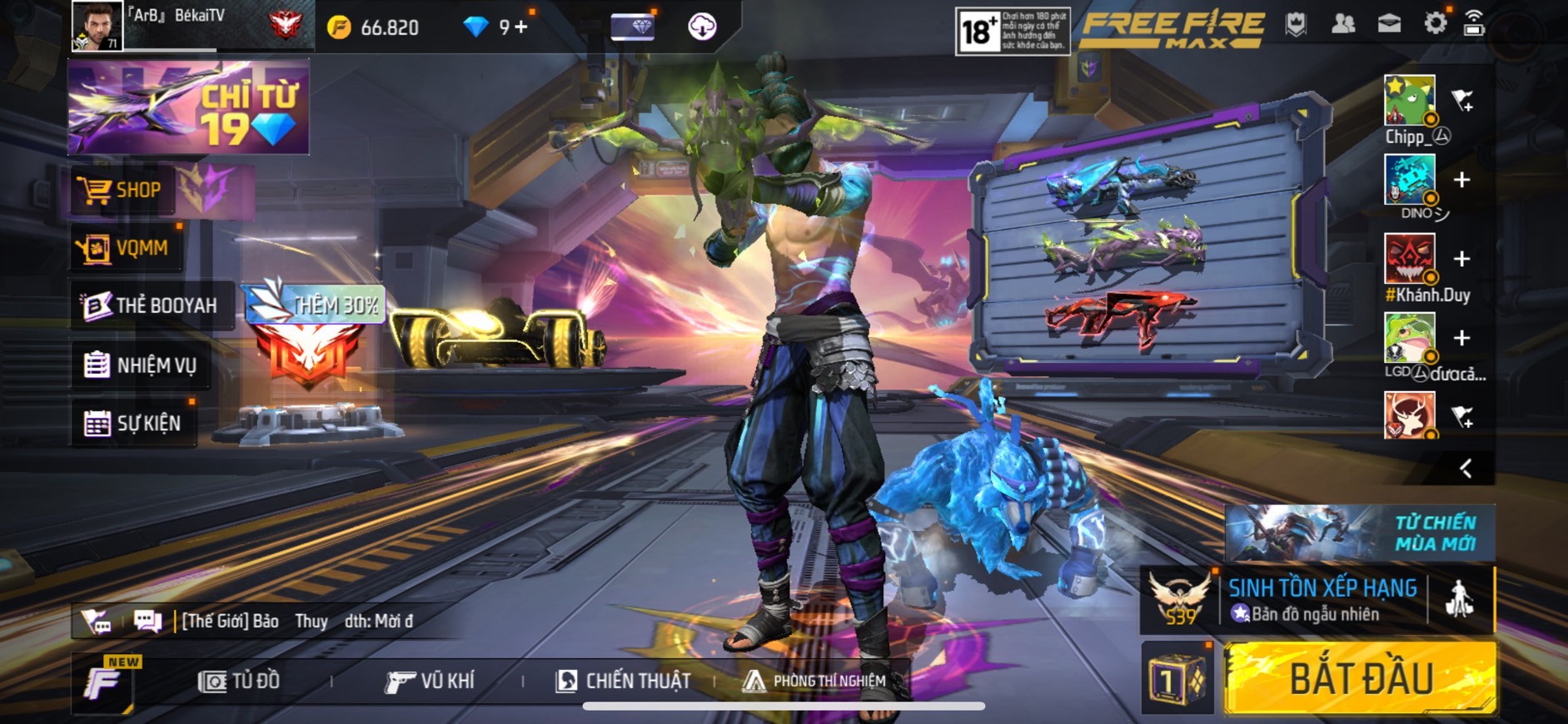Open the VQMM lucky spin menu

tap(125, 248)
